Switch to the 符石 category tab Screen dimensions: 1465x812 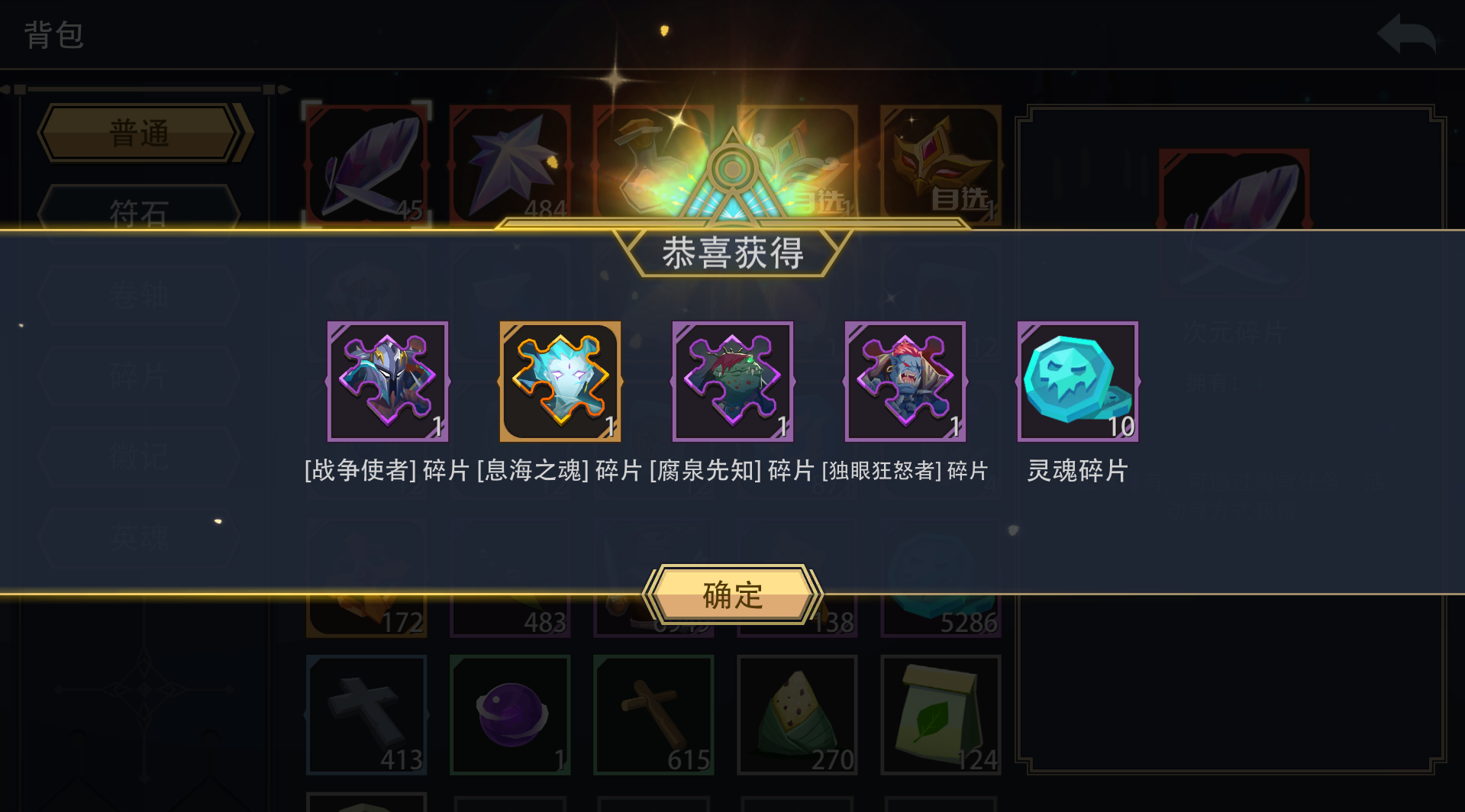(x=140, y=214)
